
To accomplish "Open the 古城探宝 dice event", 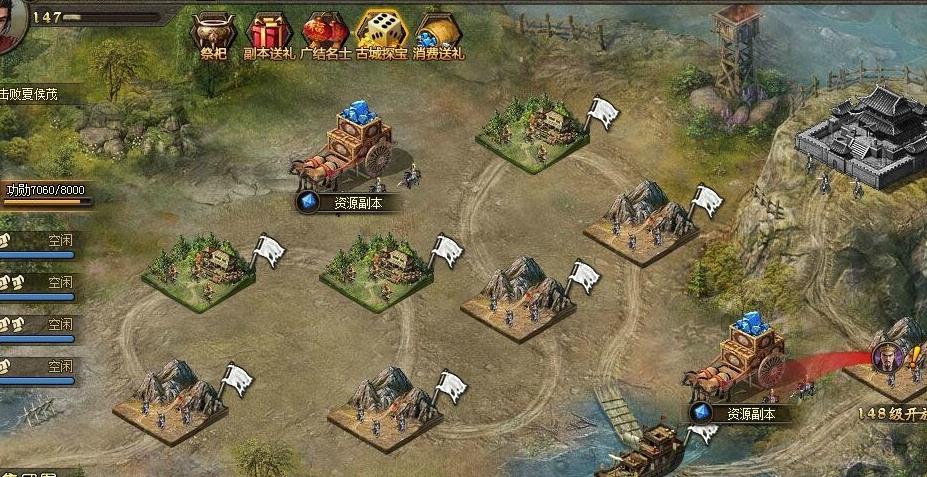I will pyautogui.click(x=381, y=32).
